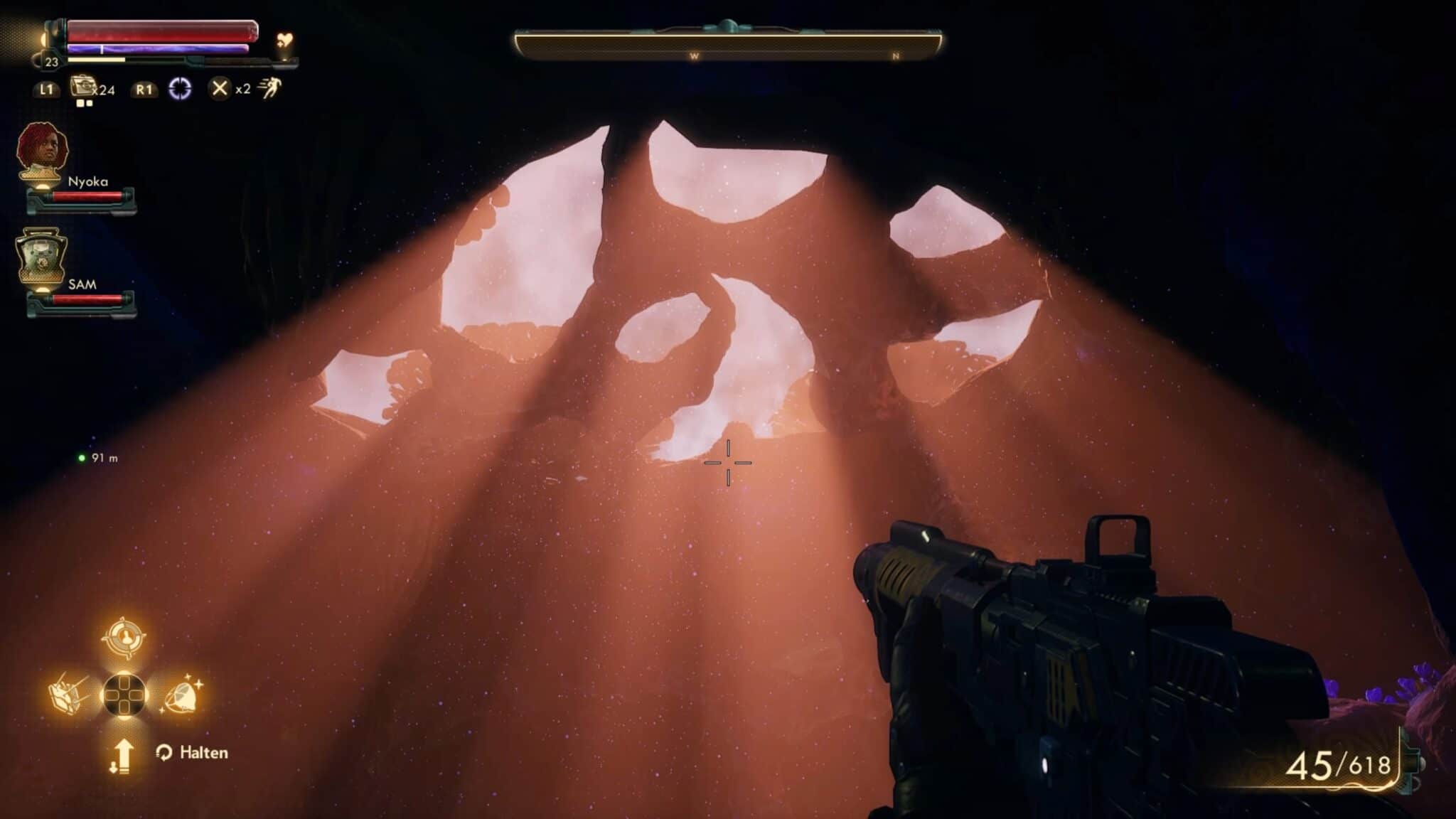This screenshot has width=1456, height=819.
Task: Select Nyoka's companion portrait
Action: 43,151
